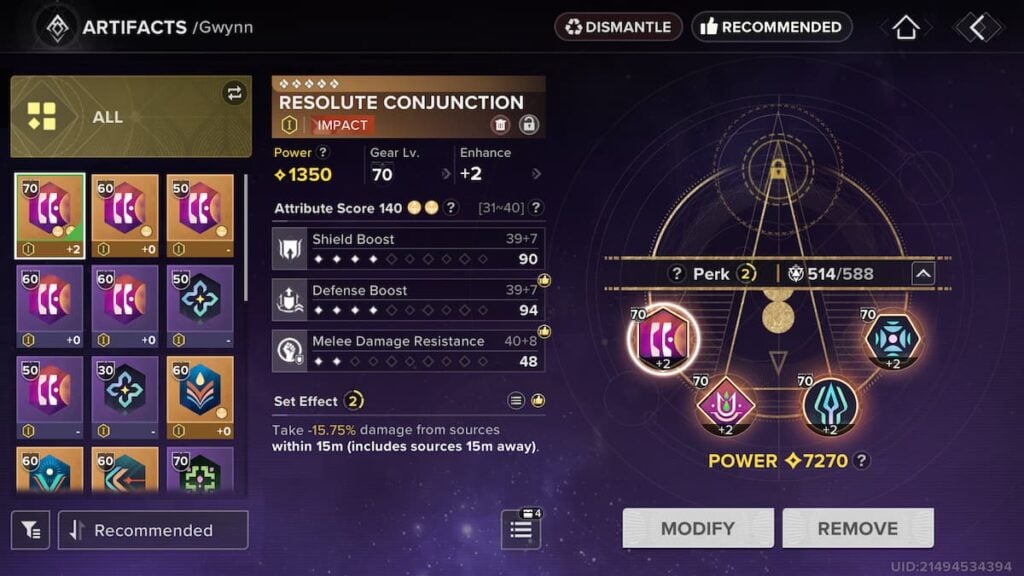Select the level 70 artifact with +2
The height and width of the screenshot is (576, 1024).
50,216
